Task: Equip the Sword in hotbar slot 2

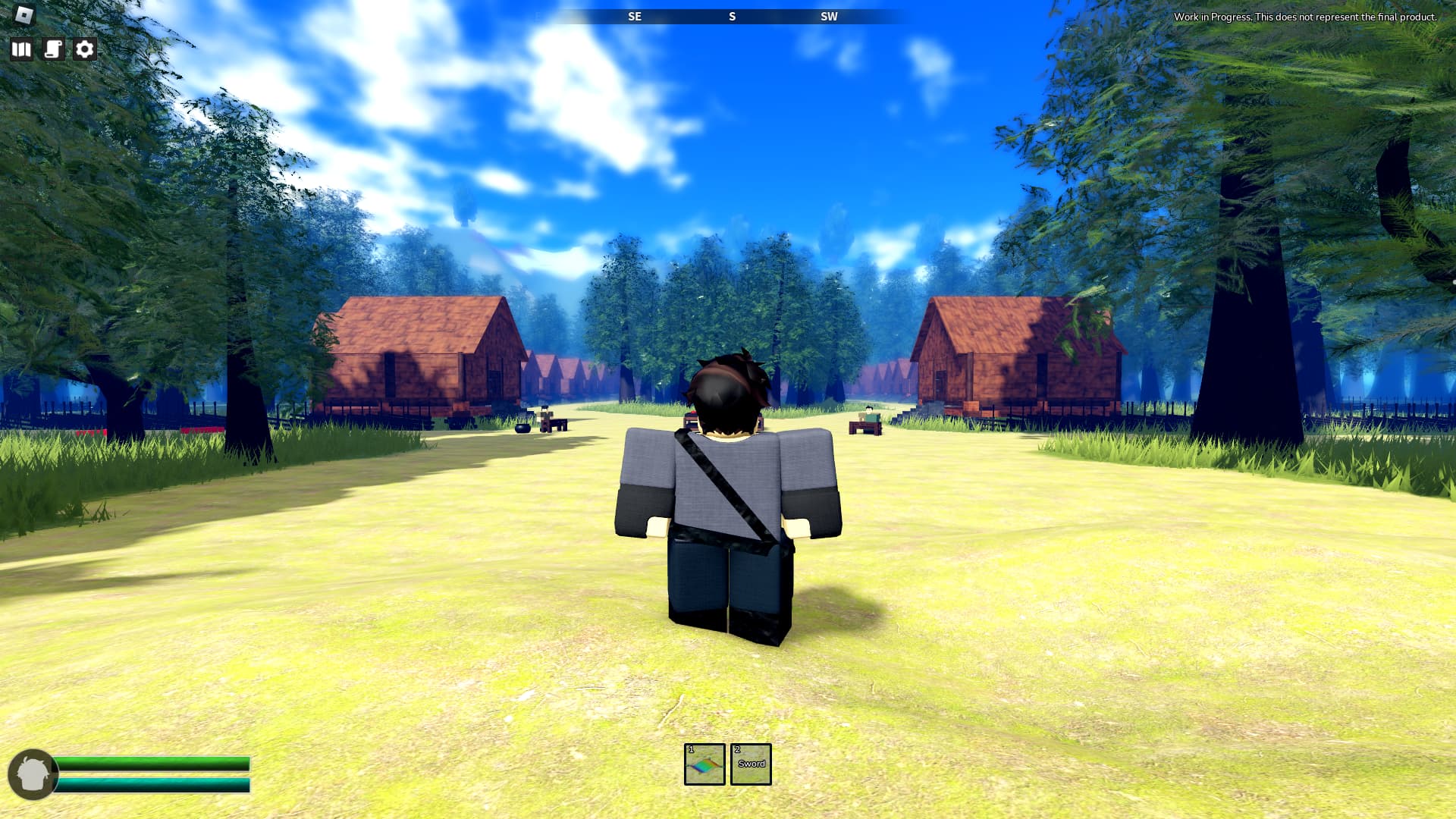Action: pos(751,764)
